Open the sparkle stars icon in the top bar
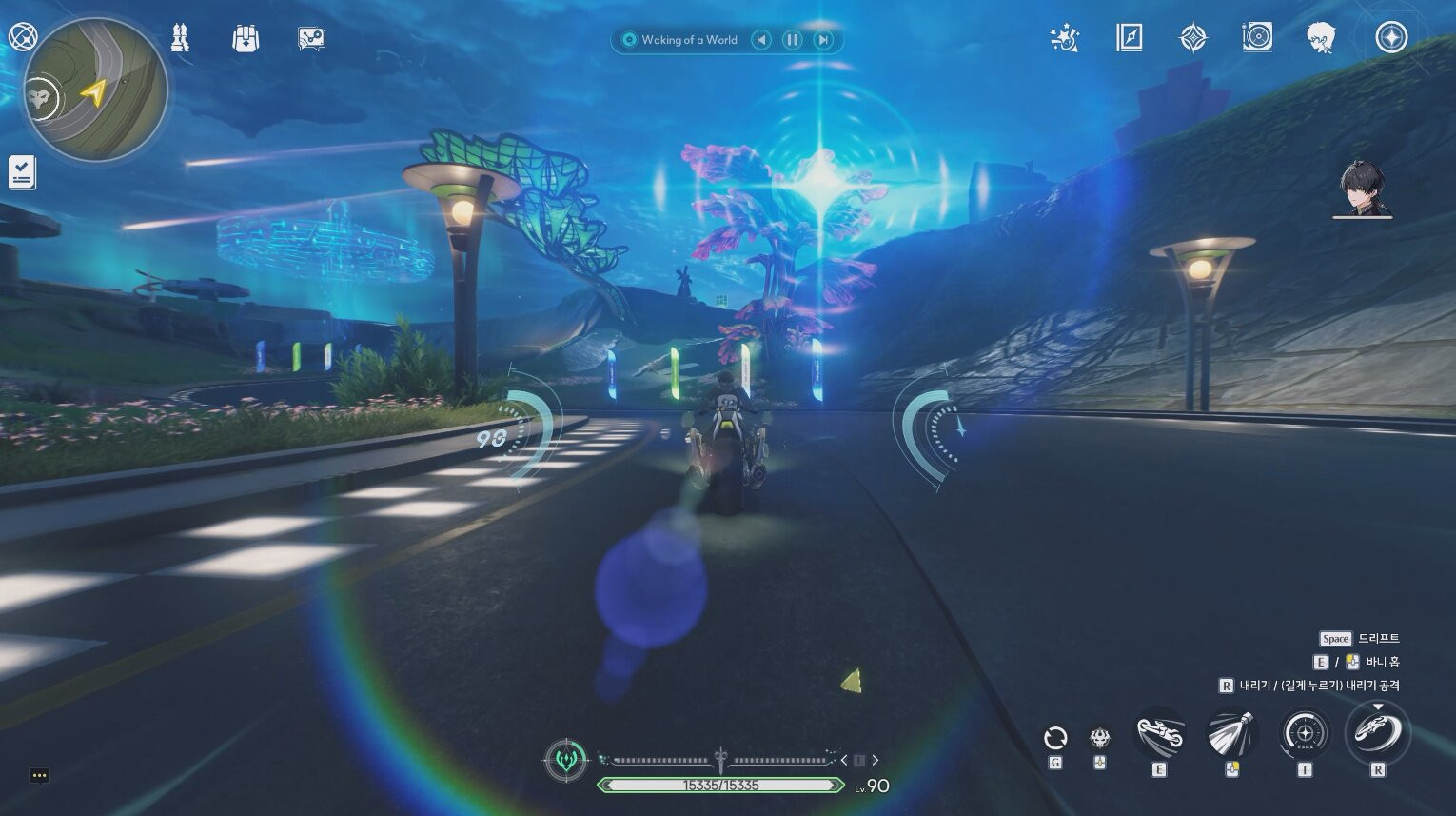This screenshot has width=1456, height=816. point(1064,38)
